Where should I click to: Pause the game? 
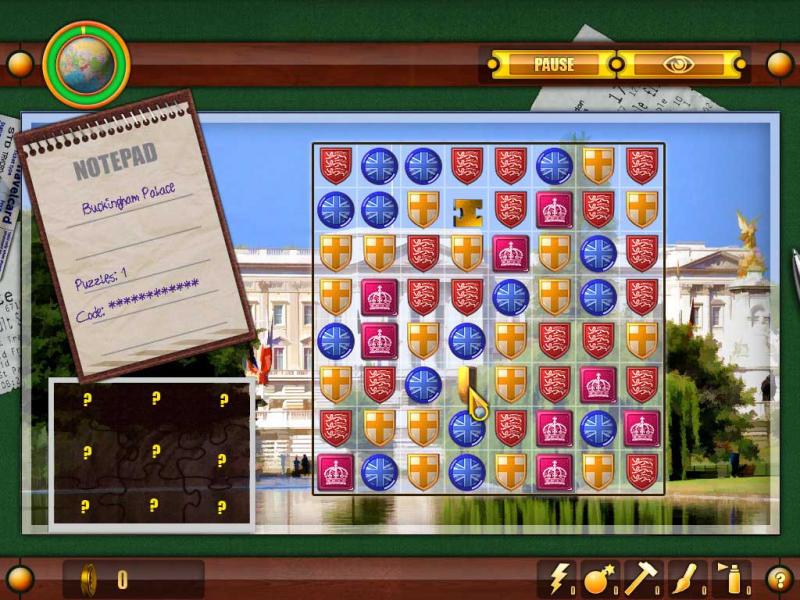click(553, 65)
